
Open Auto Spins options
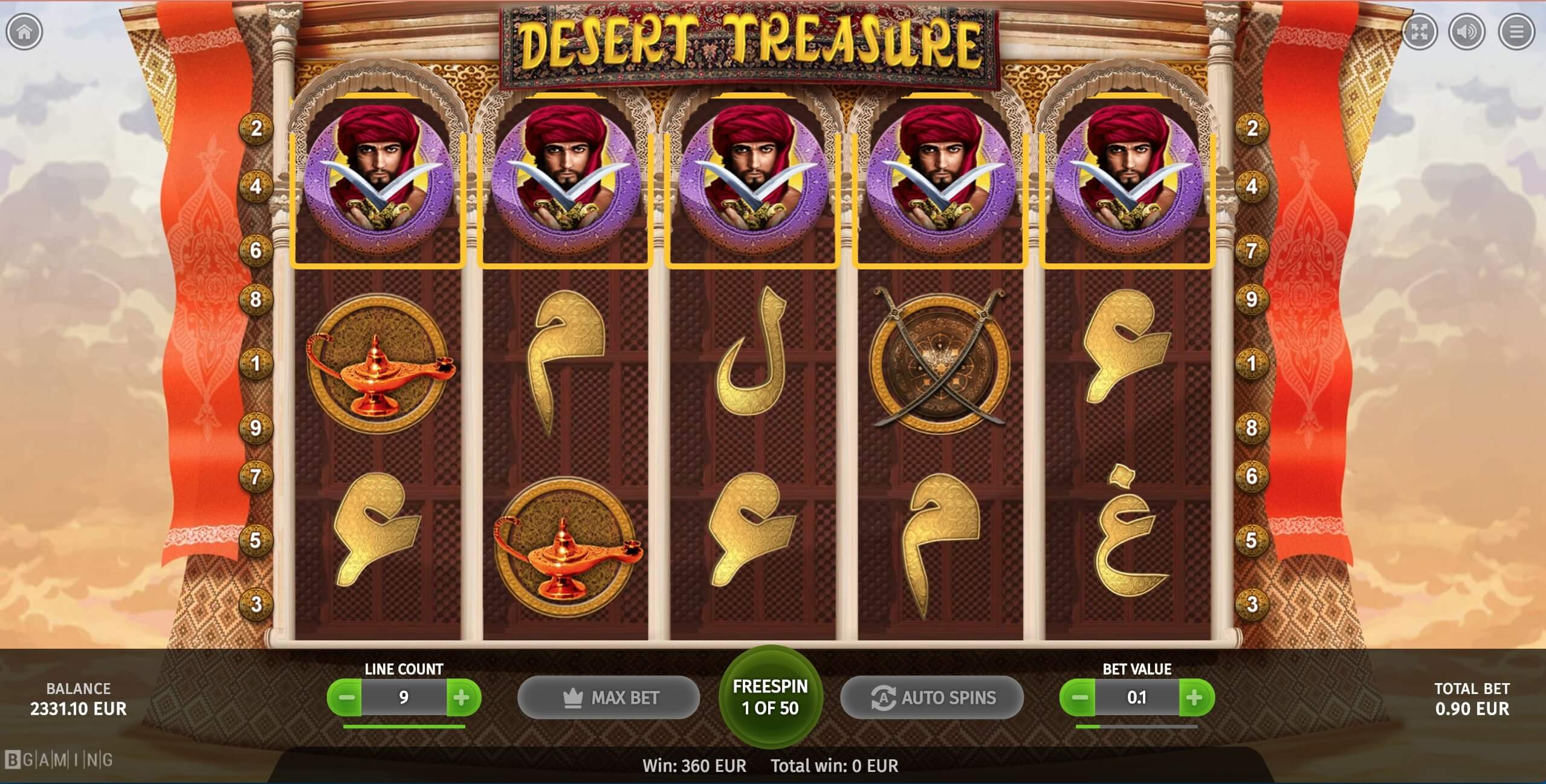(x=932, y=698)
